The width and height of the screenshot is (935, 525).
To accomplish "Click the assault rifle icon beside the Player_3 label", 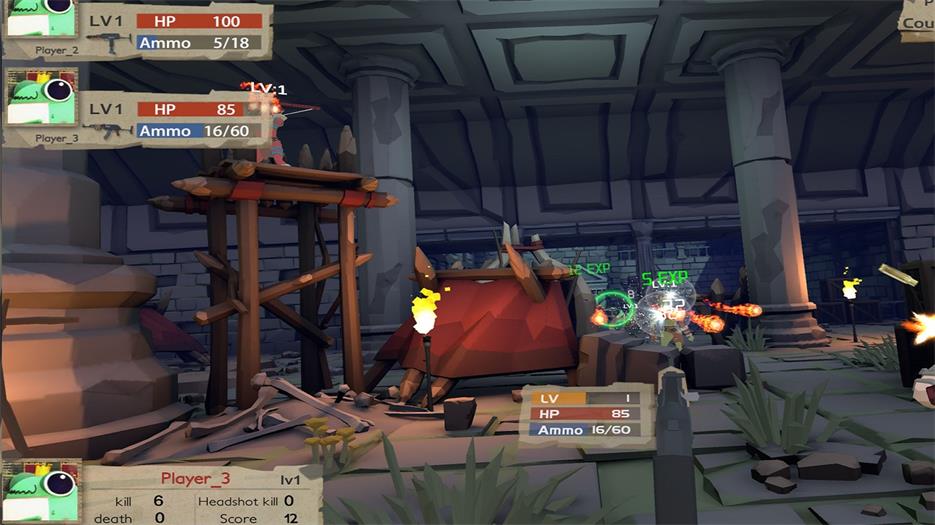I will (x=108, y=131).
